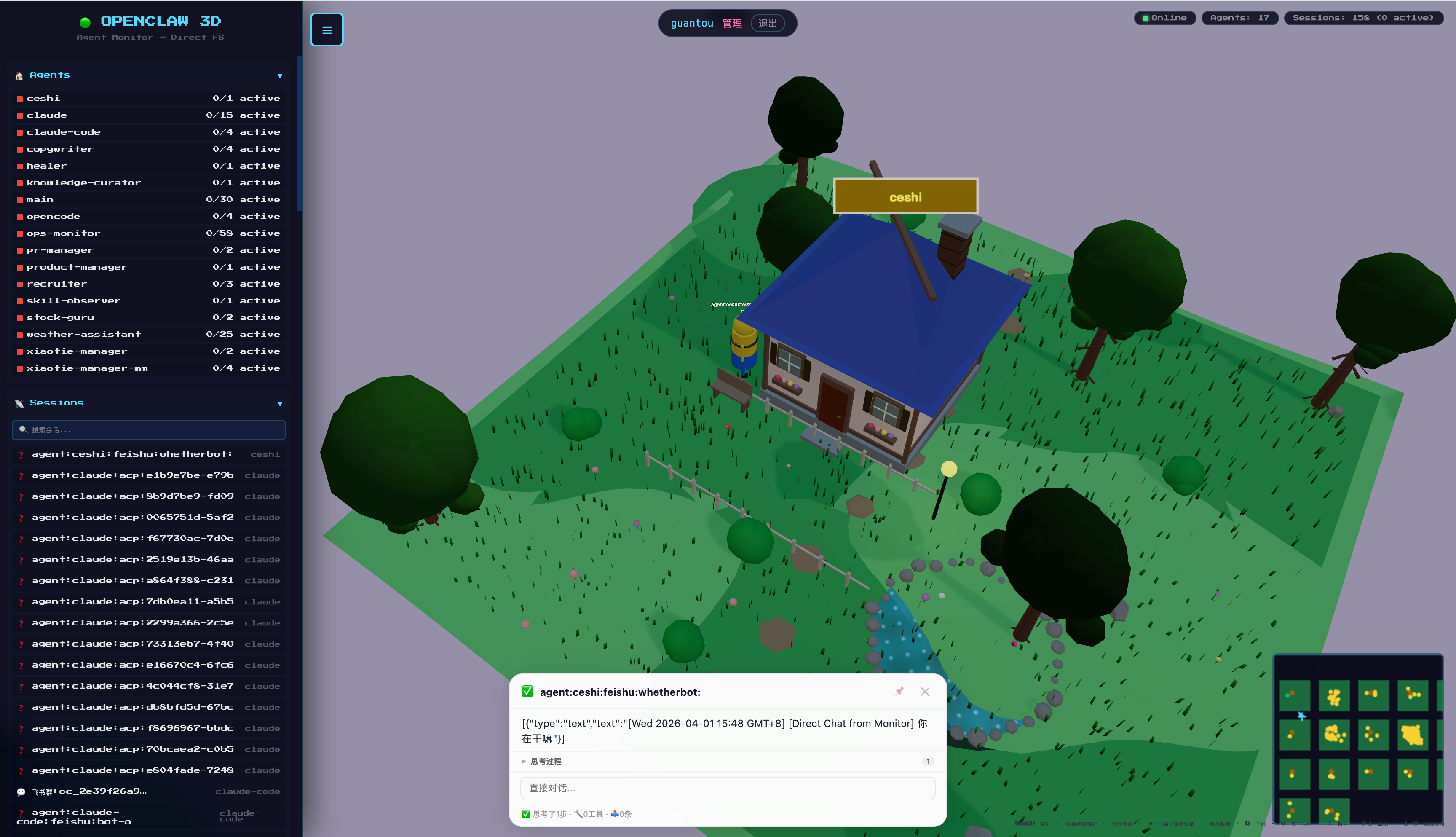Open session agent:ceshi:feishu:whetherbot
The image size is (1456, 837).
point(148,454)
